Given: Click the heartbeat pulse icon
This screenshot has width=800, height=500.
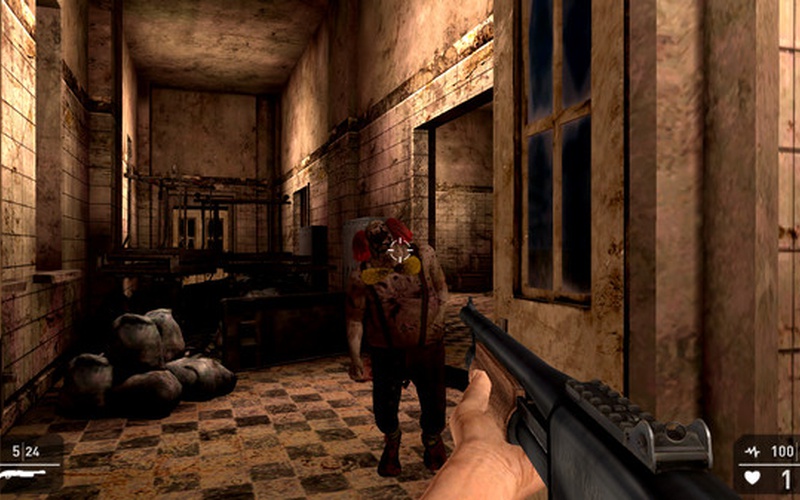Looking at the screenshot, I should coord(752,452).
